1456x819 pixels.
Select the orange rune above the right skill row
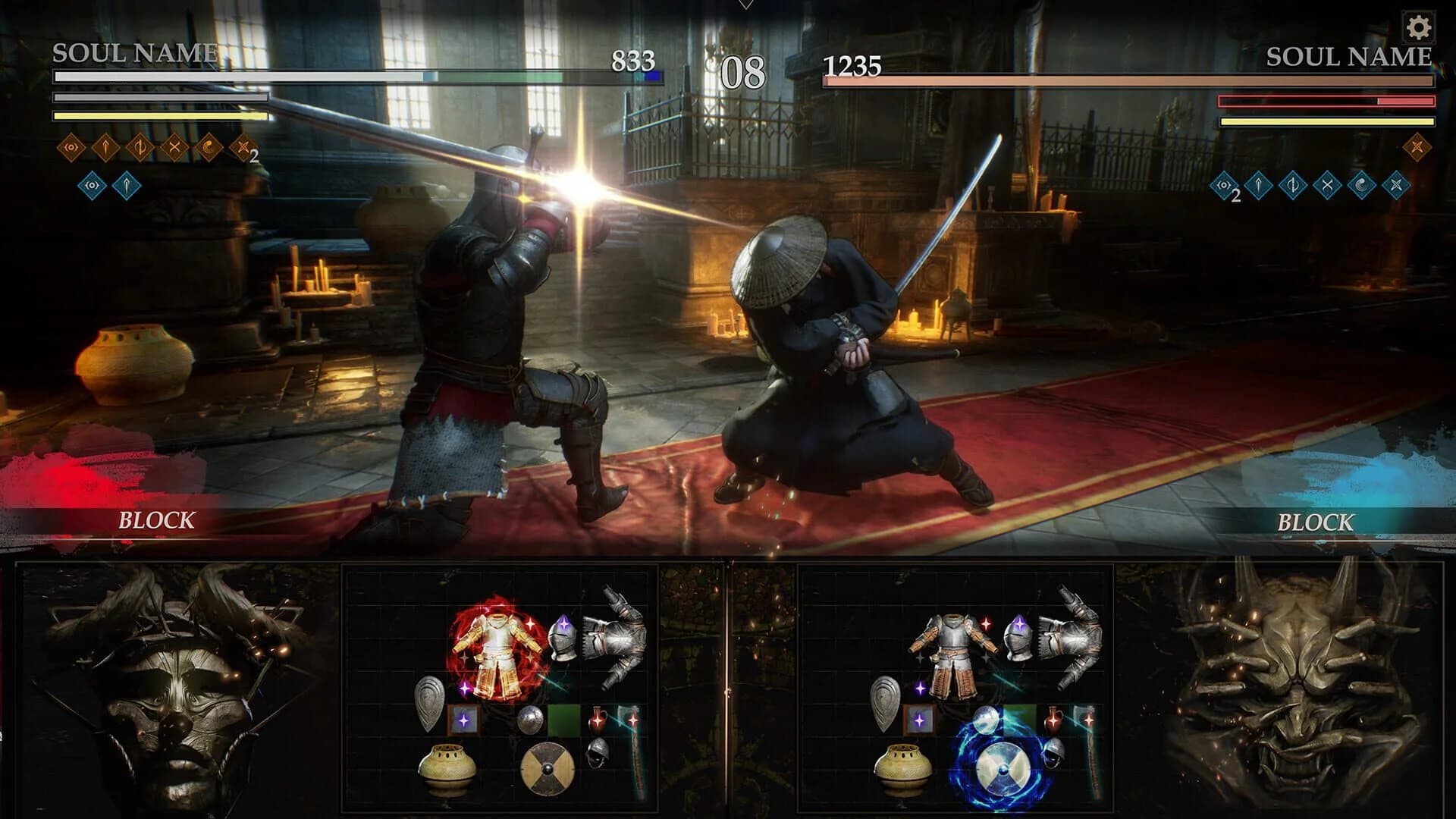[x=1417, y=146]
